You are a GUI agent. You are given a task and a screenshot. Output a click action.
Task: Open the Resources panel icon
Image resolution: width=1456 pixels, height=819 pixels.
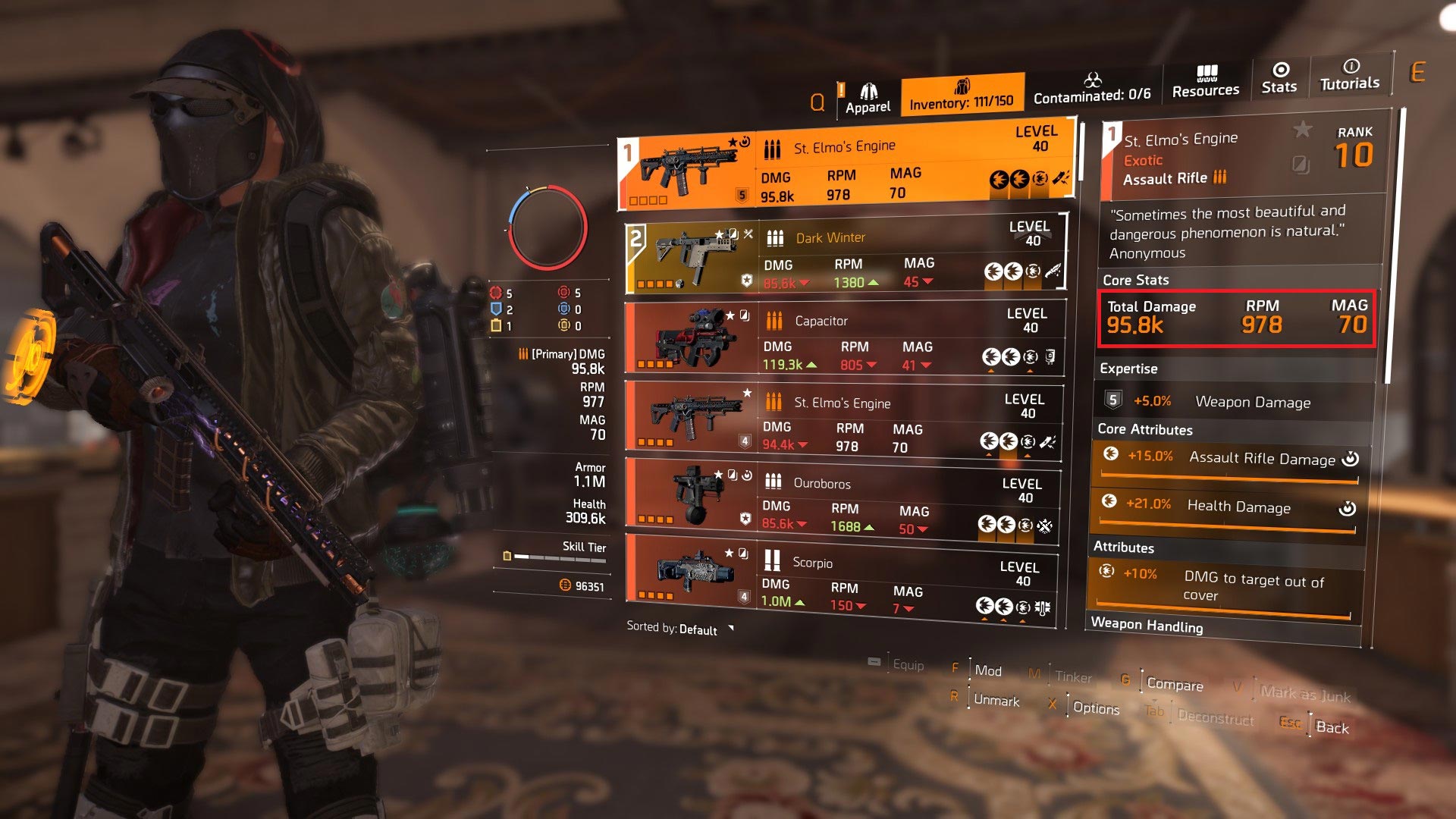[1206, 80]
